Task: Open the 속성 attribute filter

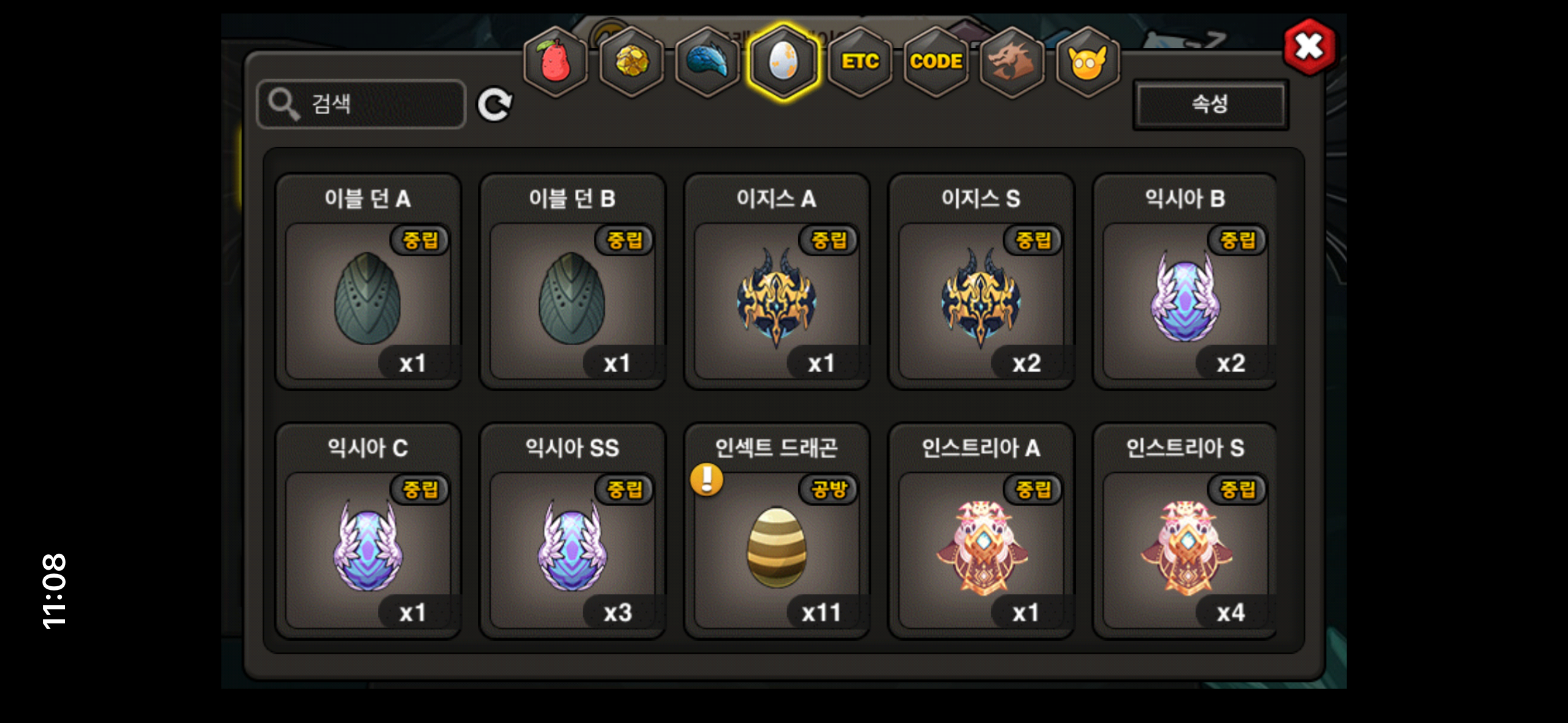Action: [1210, 104]
